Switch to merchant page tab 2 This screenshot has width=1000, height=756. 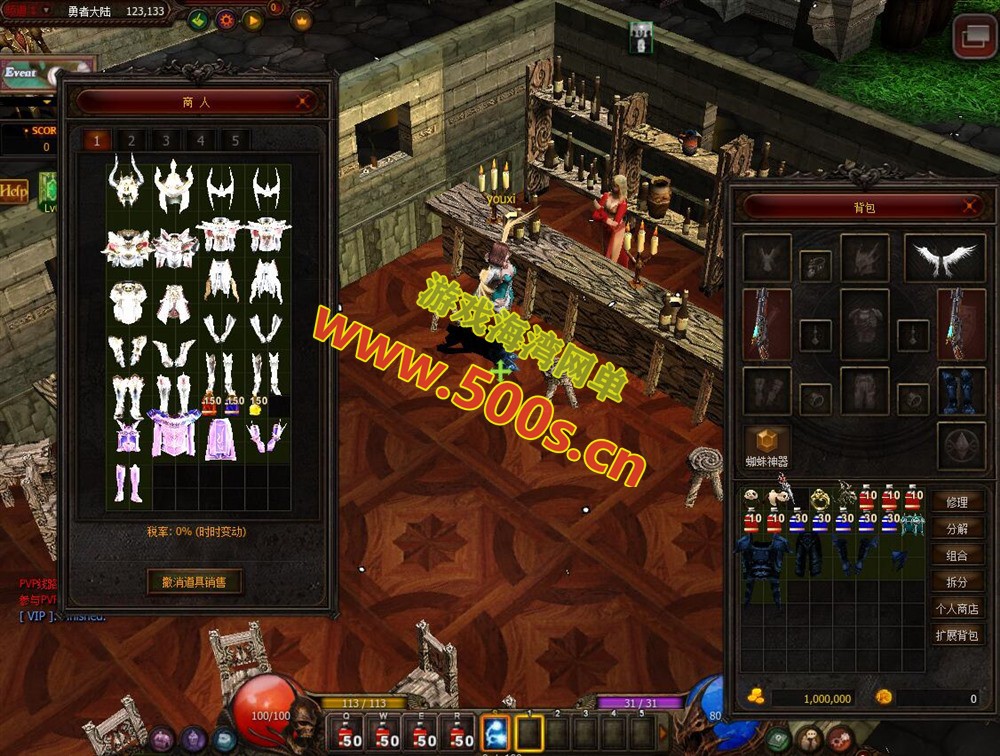tap(131, 141)
